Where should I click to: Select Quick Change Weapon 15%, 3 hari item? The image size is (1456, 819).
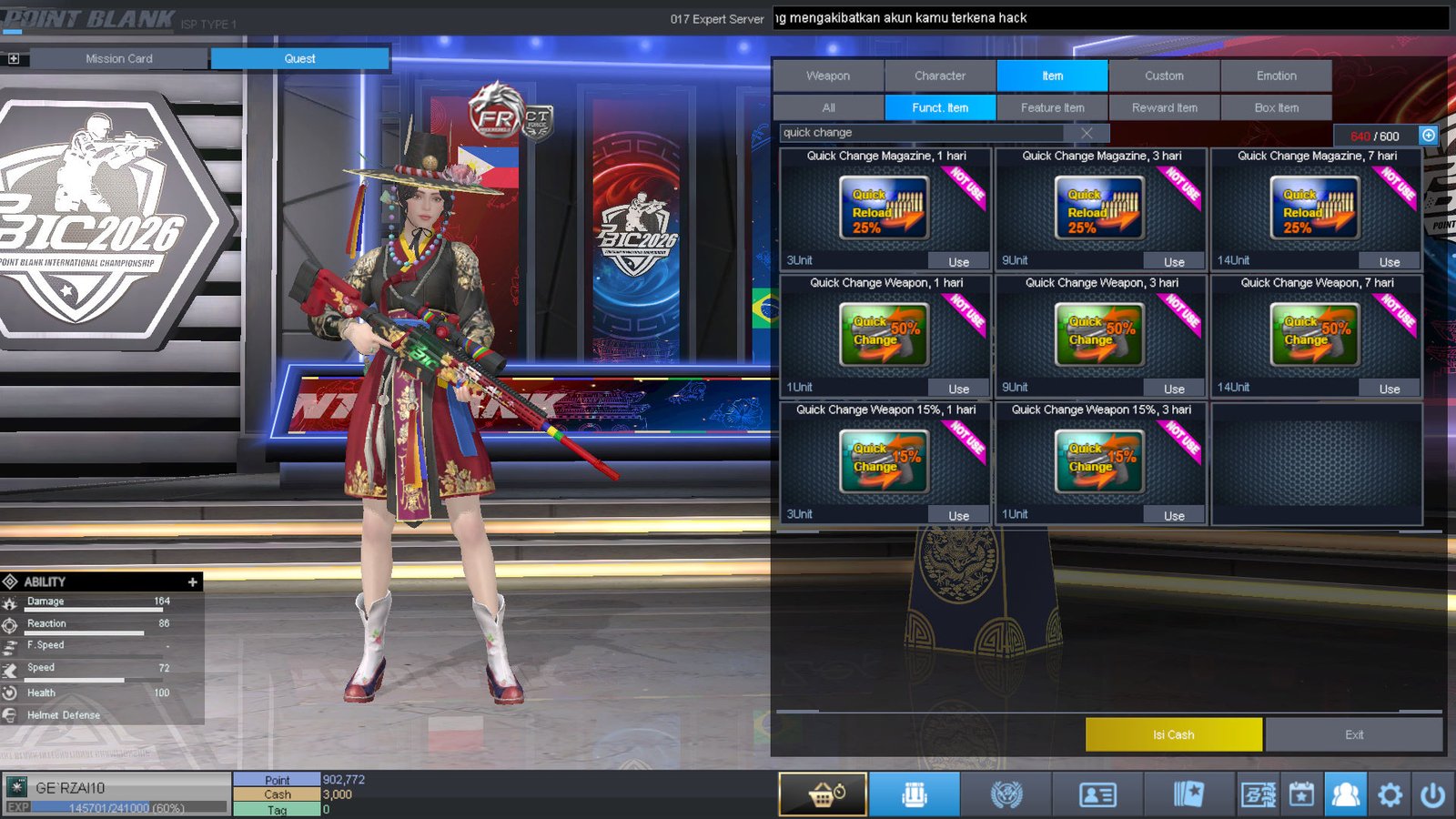(1099, 461)
